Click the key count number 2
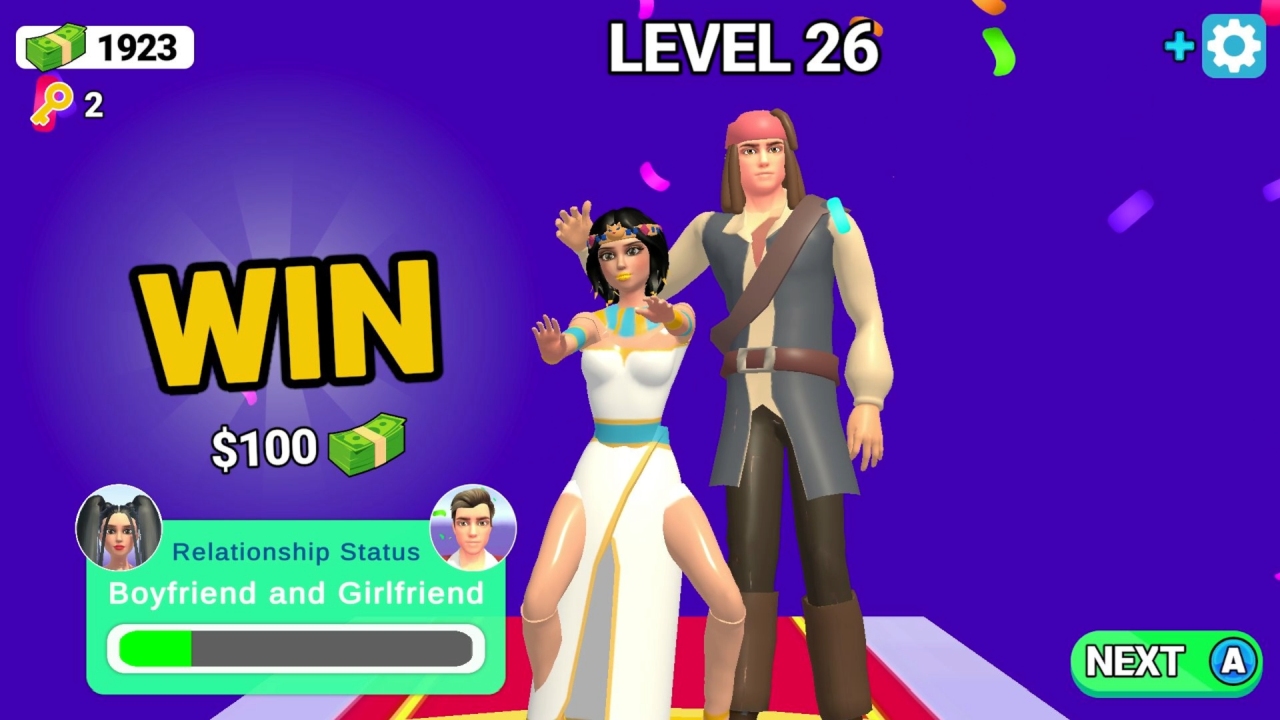This screenshot has height=720, width=1280. pyautogui.click(x=92, y=105)
